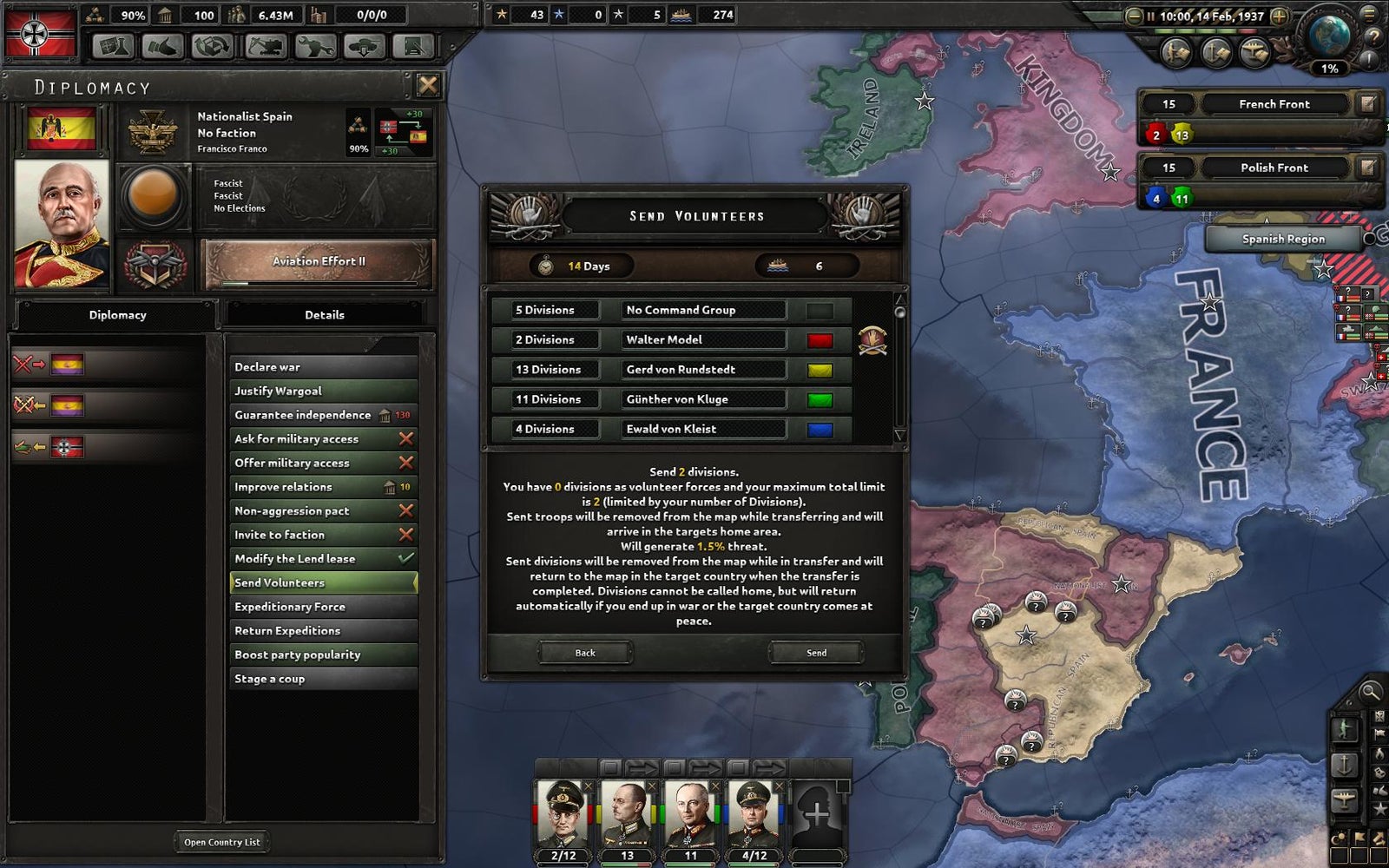1389x868 pixels.
Task: Increase game speed with the plus button
Action: pos(1278,16)
